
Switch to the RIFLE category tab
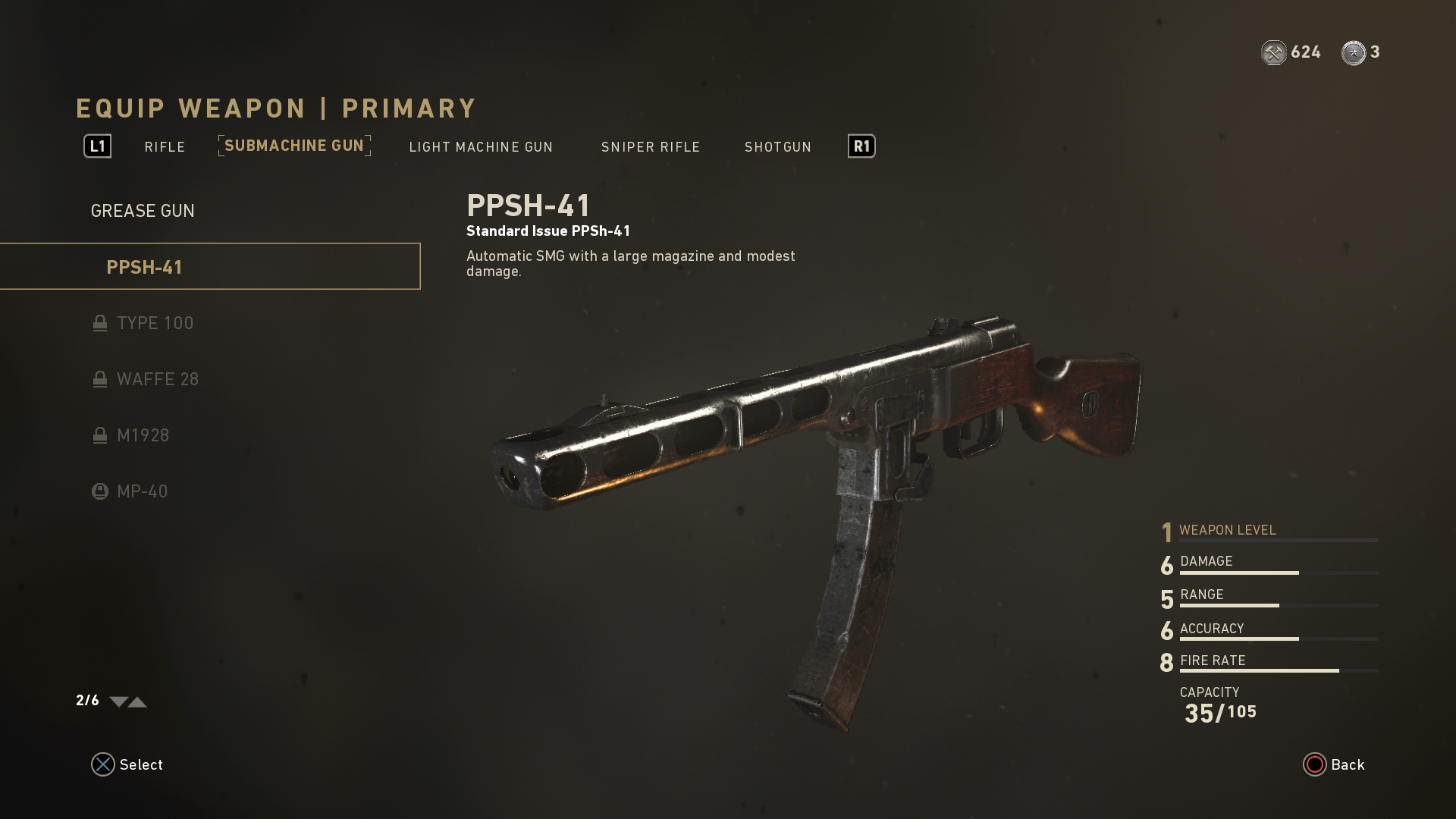(165, 146)
